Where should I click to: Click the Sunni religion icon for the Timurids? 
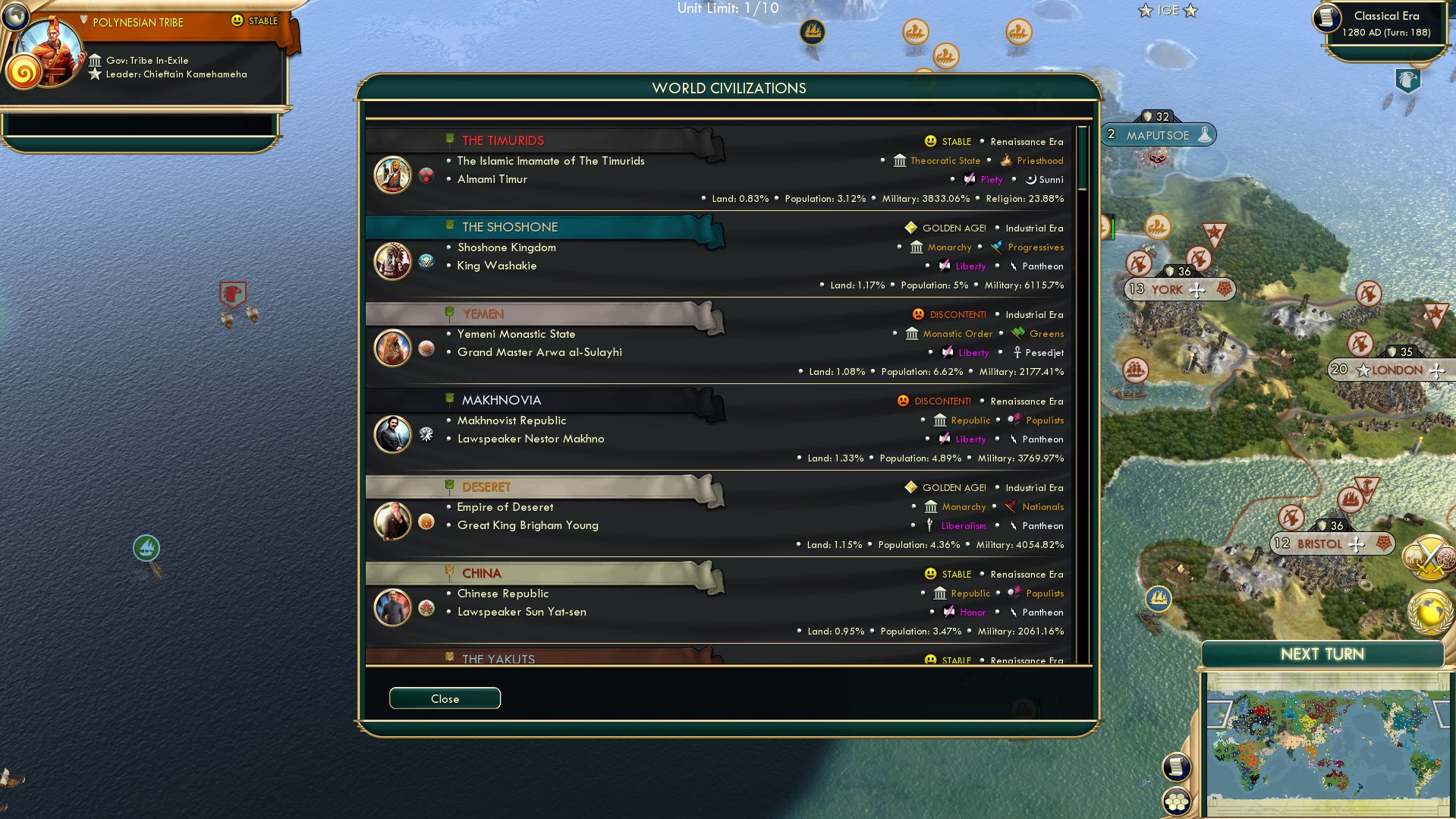point(1030,179)
